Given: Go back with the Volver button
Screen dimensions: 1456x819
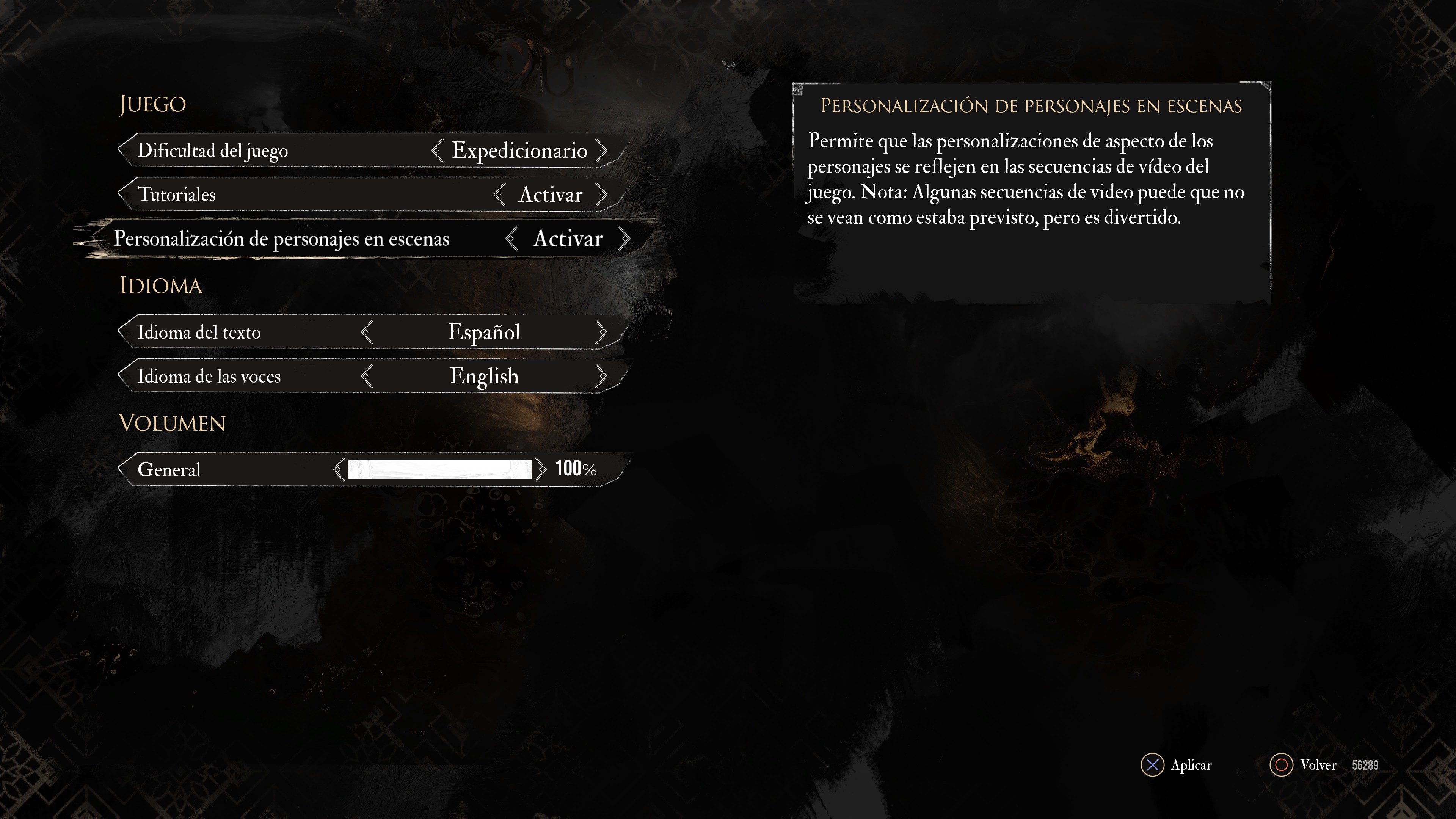Looking at the screenshot, I should pyautogui.click(x=1304, y=765).
